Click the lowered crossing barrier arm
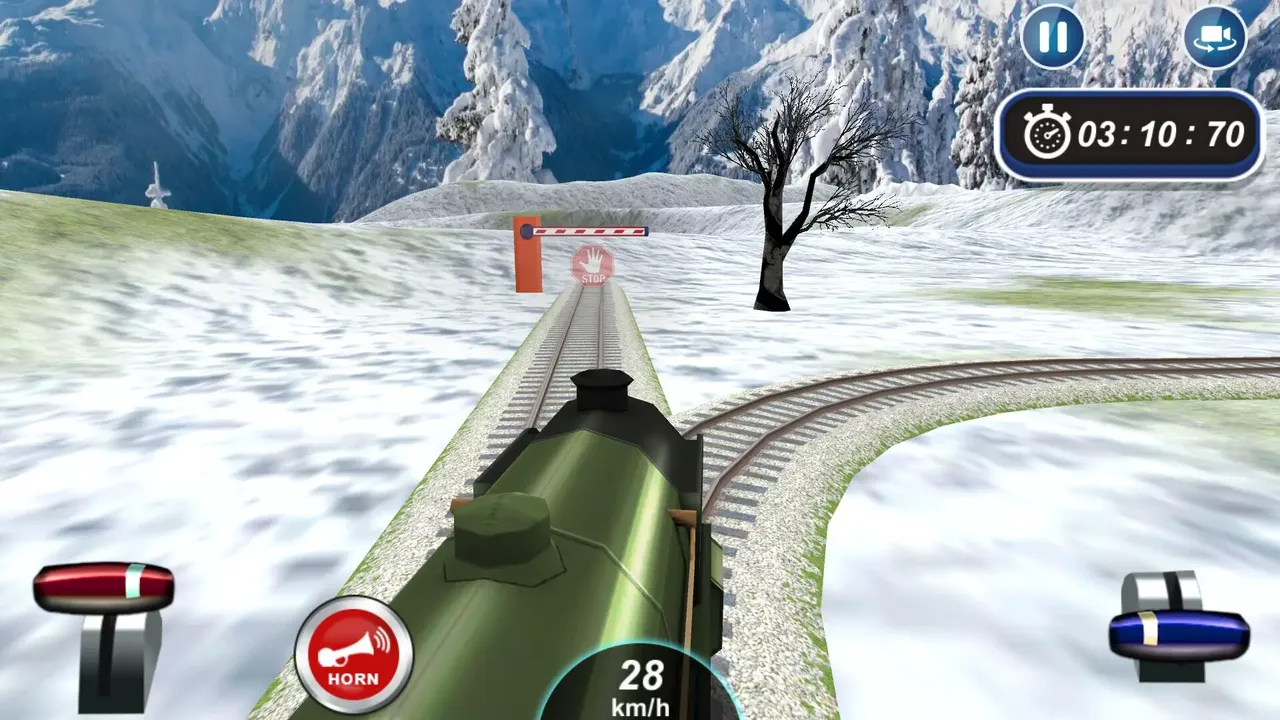 (x=590, y=232)
